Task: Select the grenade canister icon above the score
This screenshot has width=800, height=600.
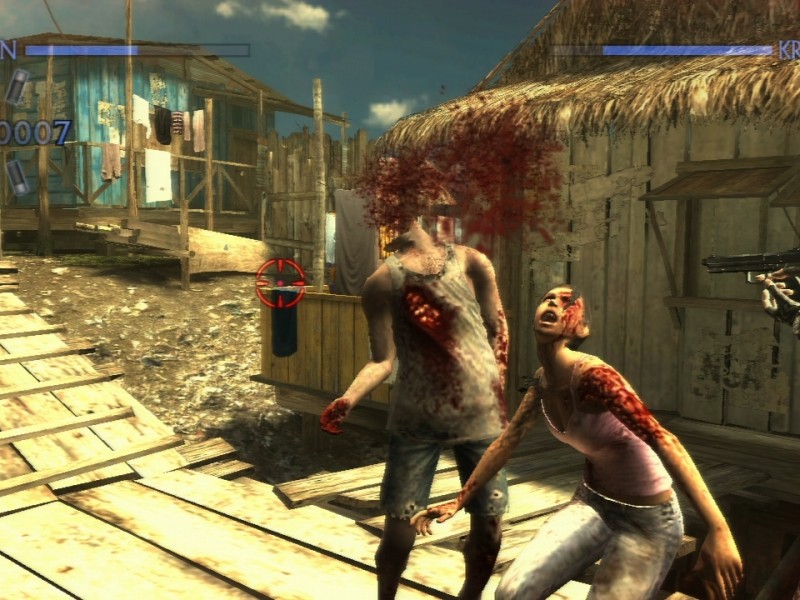Action: point(17,85)
